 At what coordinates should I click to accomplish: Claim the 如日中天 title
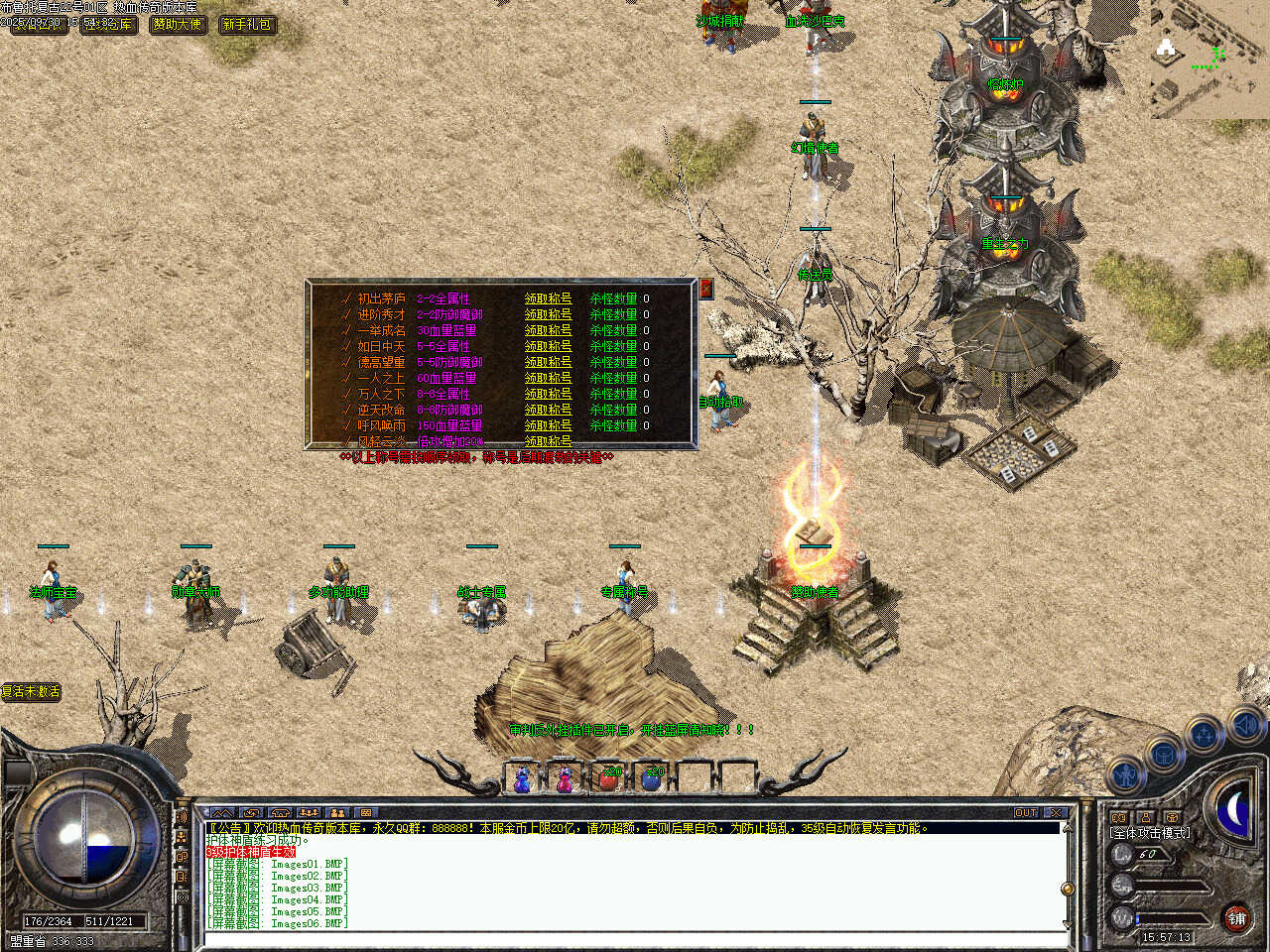tap(548, 346)
